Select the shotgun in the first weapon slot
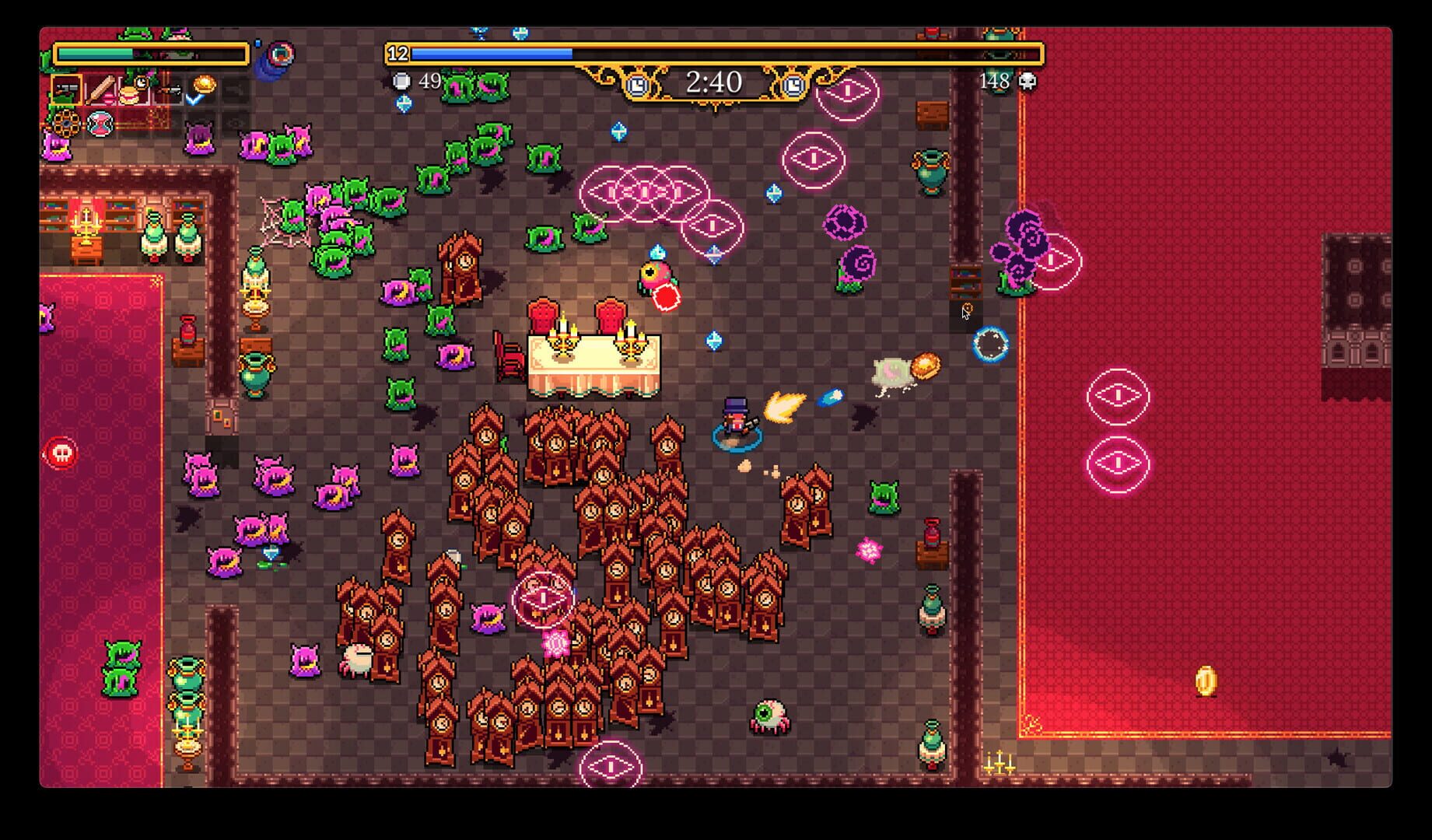Screen dimensions: 1432x840 [68, 89]
